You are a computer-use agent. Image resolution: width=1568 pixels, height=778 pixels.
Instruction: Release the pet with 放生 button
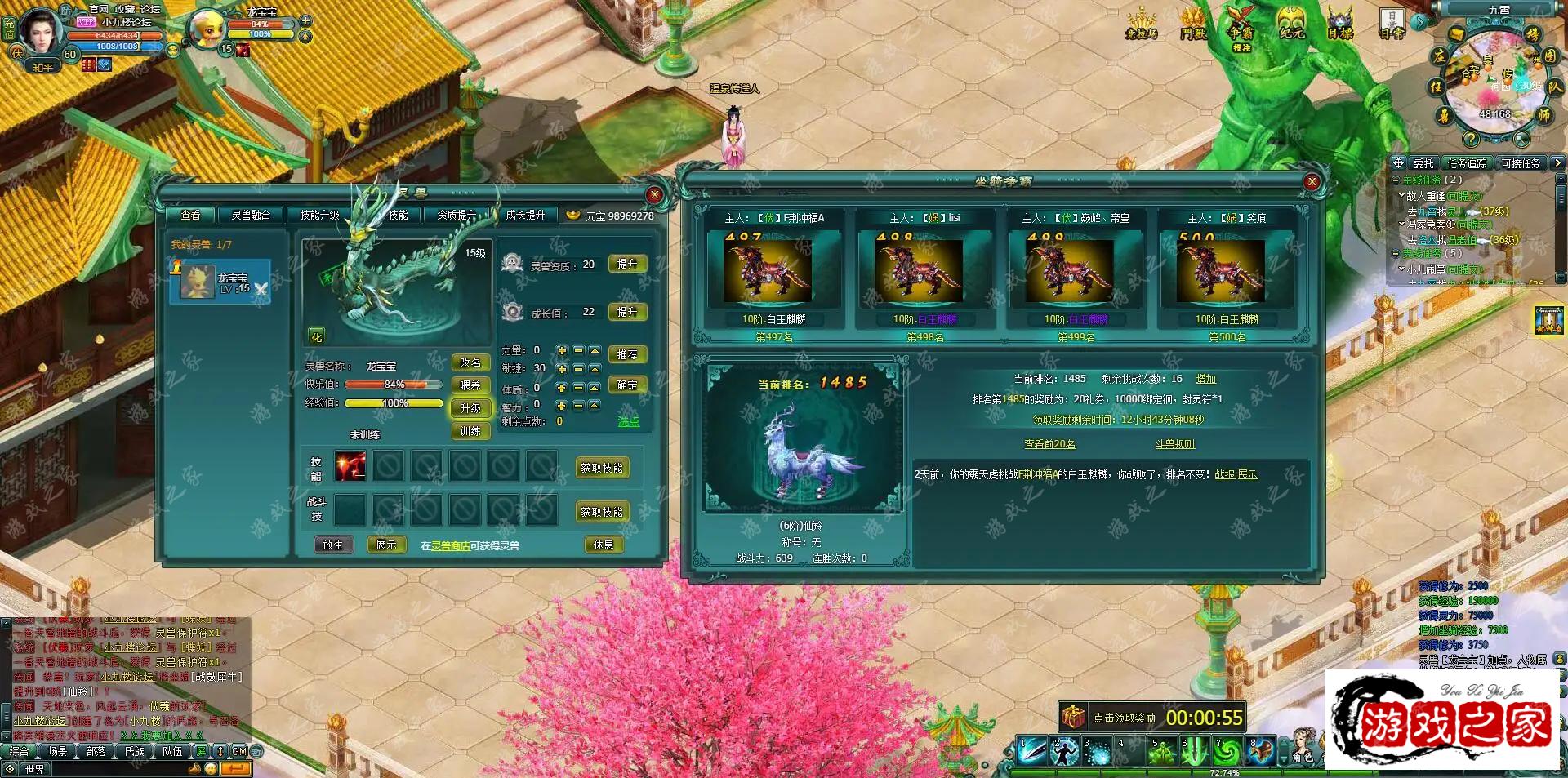(333, 545)
